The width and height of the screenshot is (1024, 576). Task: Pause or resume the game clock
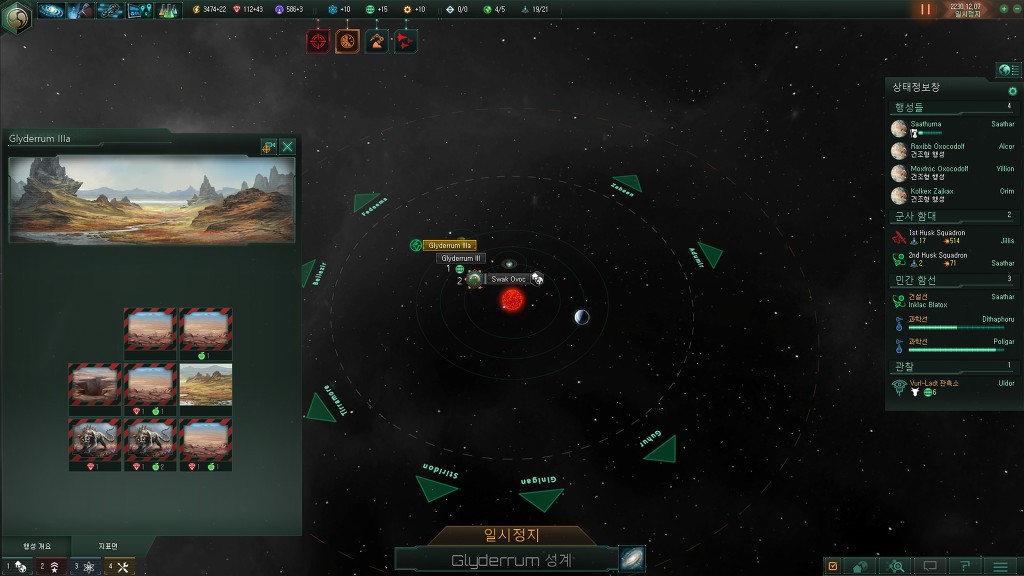925,9
